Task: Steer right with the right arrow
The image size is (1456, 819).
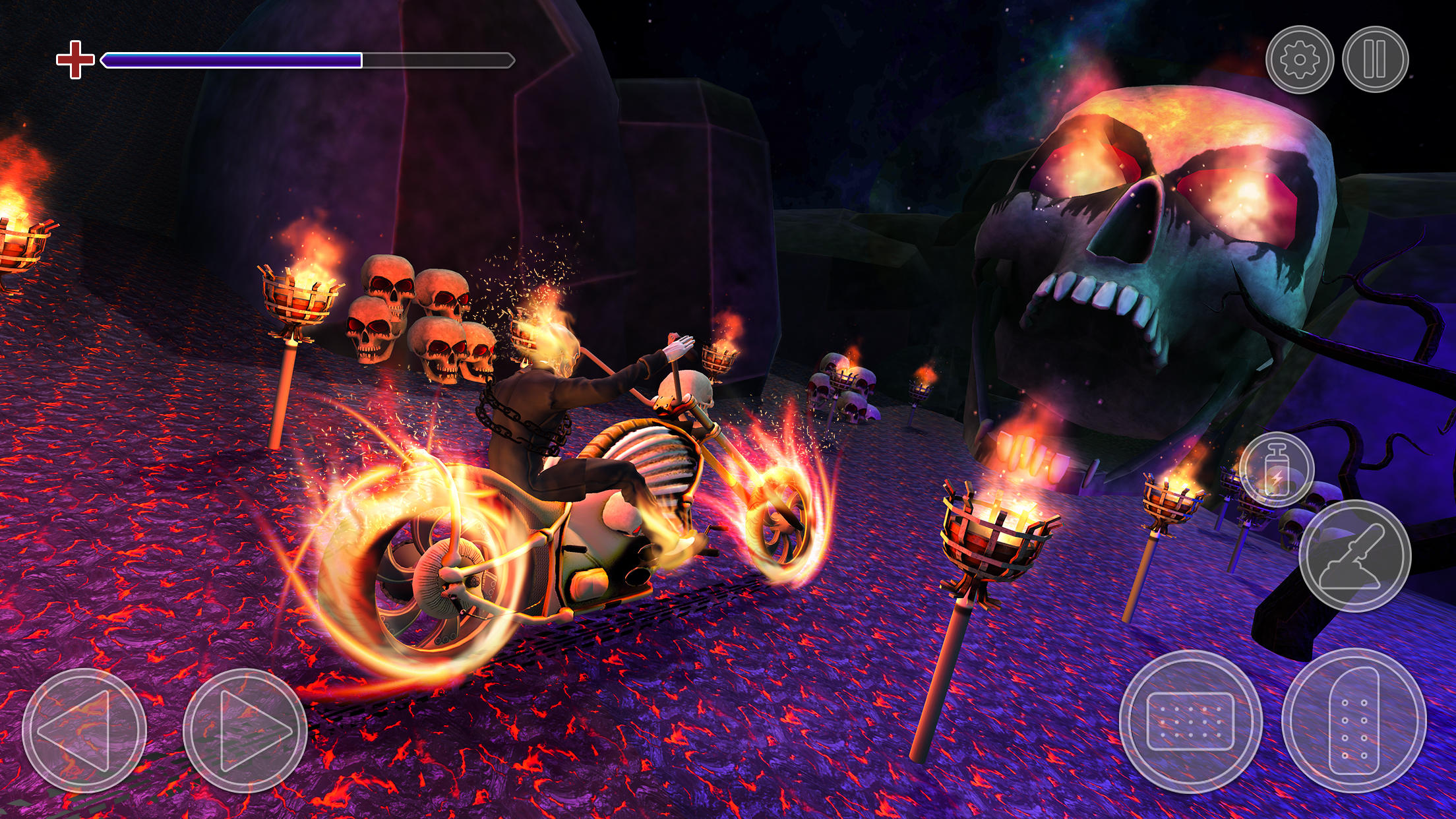Action: pos(245,730)
